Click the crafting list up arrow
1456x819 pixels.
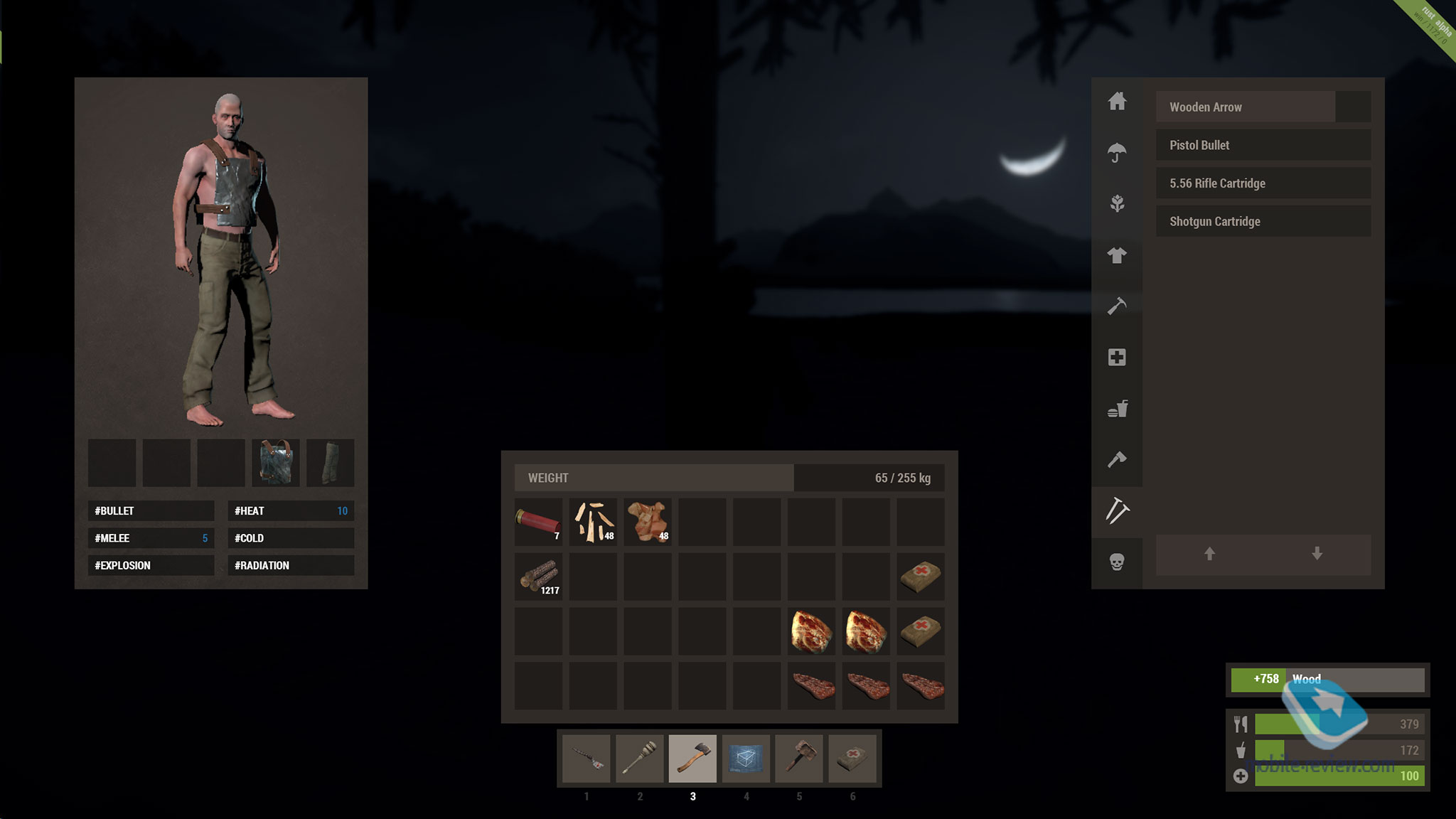(x=1209, y=554)
